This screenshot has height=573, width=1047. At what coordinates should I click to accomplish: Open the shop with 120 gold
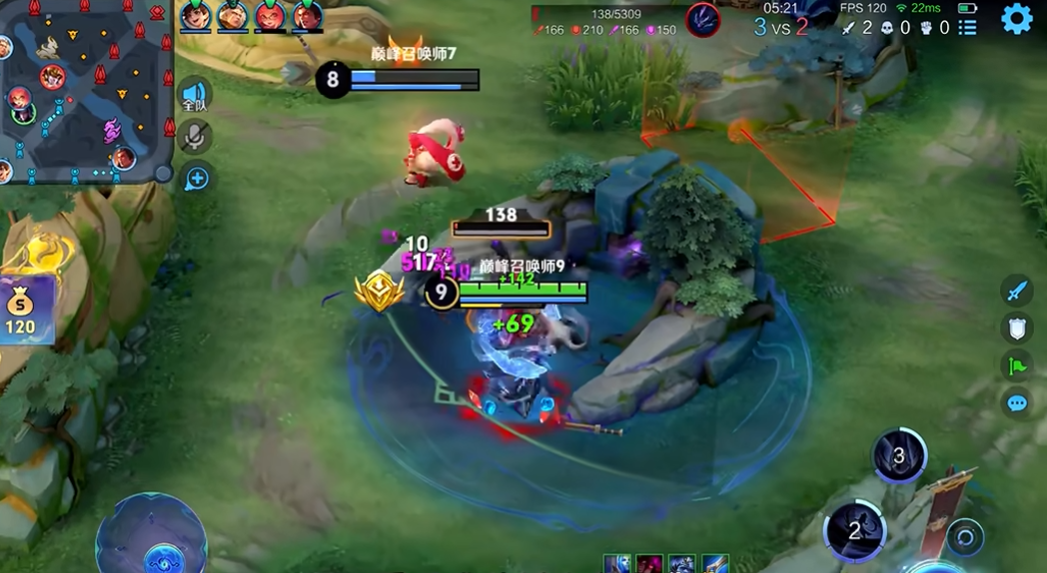click(x=22, y=310)
